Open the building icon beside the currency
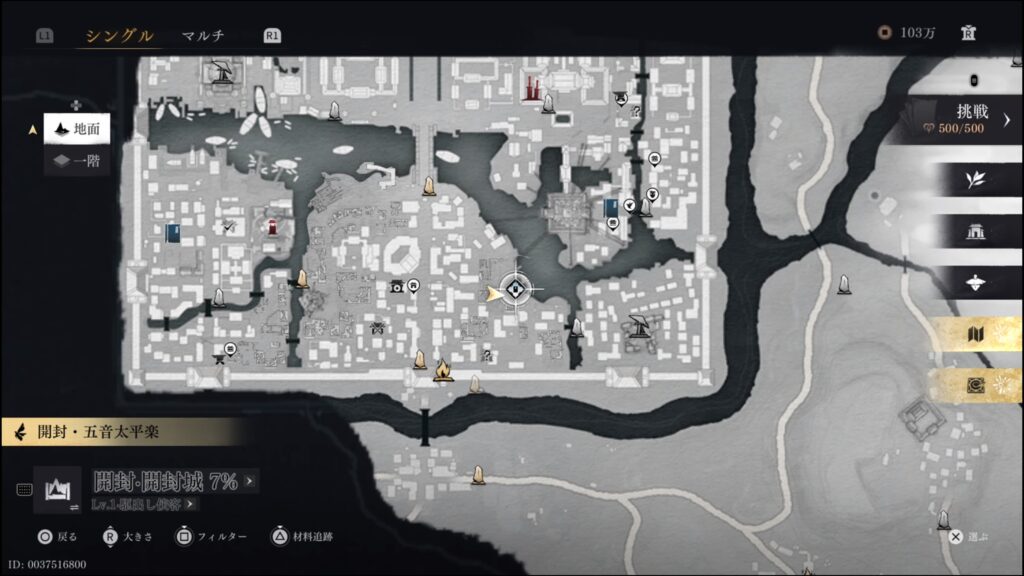Image resolution: width=1024 pixels, height=576 pixels. coord(968,33)
